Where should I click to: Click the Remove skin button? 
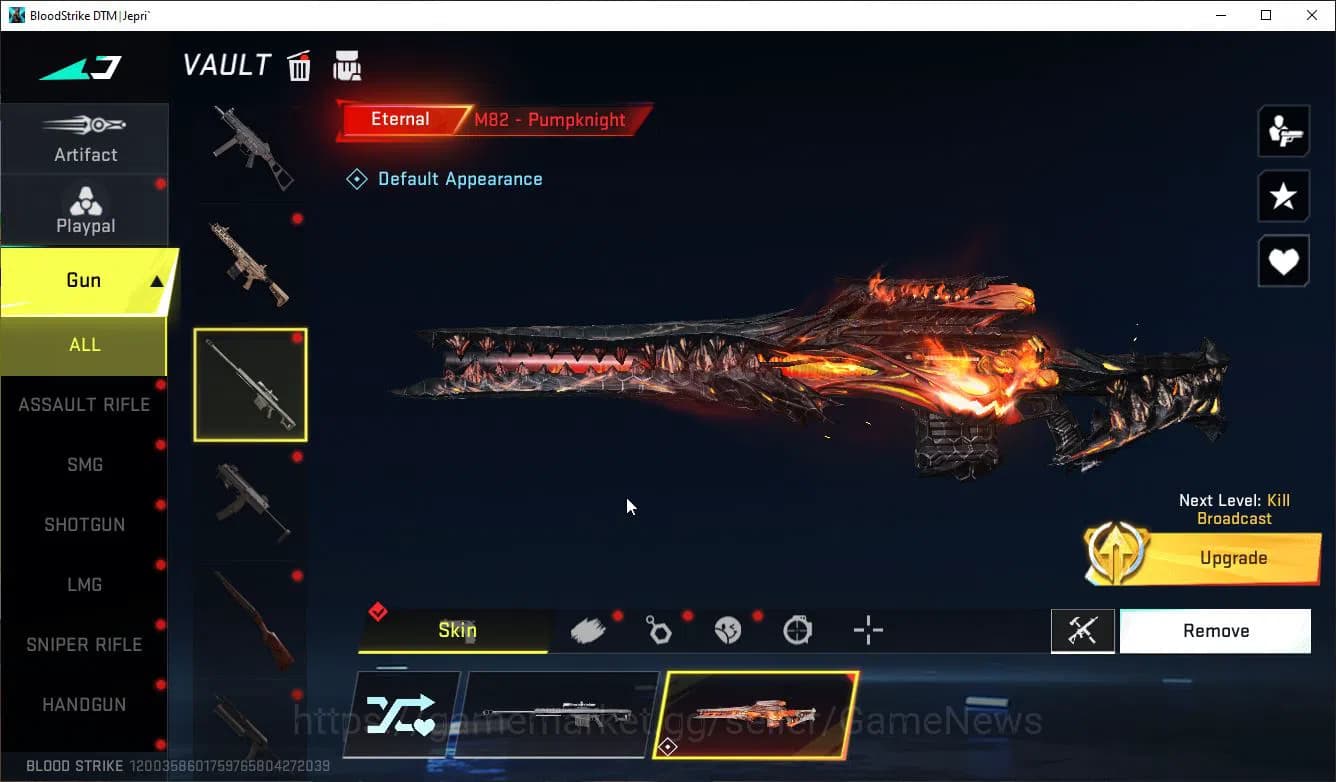[x=1215, y=630]
